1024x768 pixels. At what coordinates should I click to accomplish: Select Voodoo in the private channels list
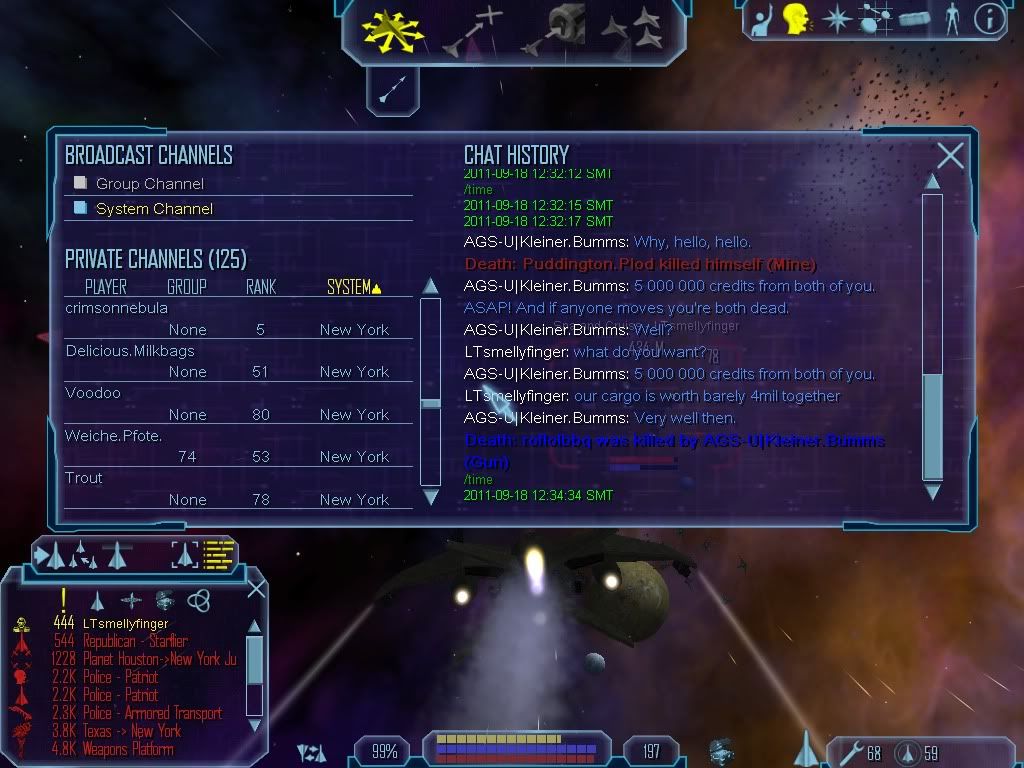click(93, 393)
